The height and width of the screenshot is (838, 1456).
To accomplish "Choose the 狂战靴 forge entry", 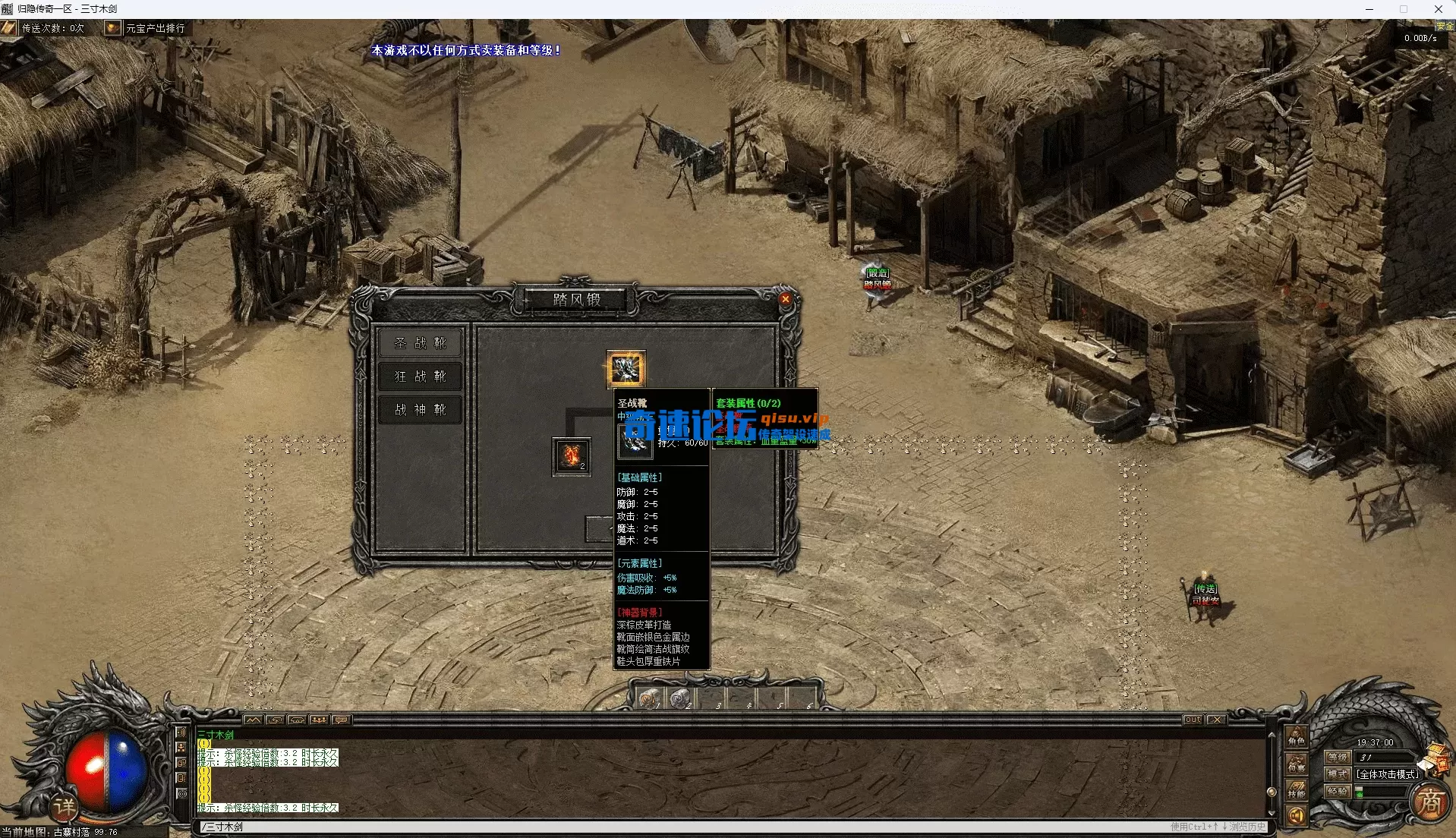I will click(420, 376).
